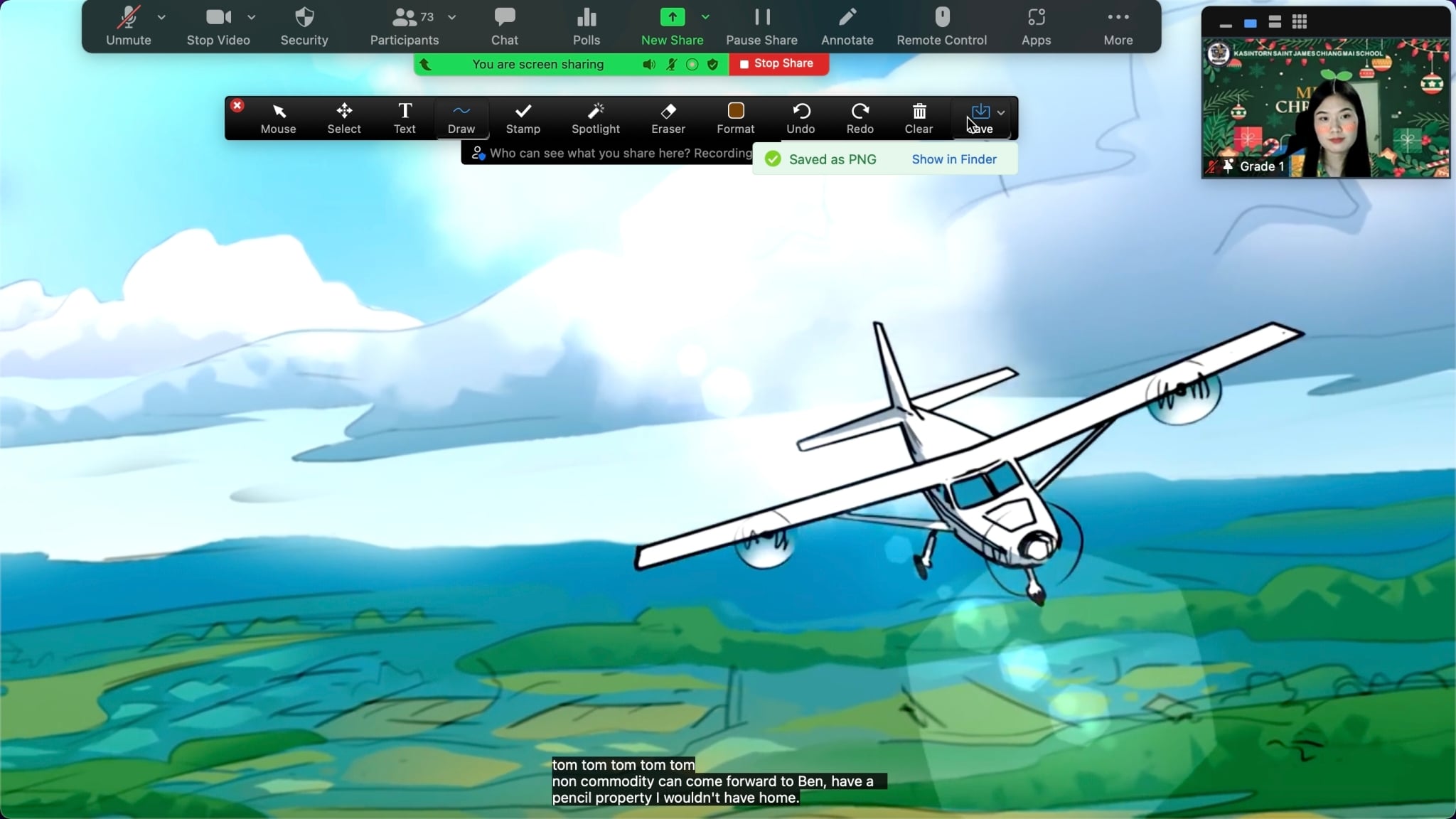The image size is (1456, 819).
Task: Choose the Text annotation tool
Action: (x=405, y=118)
